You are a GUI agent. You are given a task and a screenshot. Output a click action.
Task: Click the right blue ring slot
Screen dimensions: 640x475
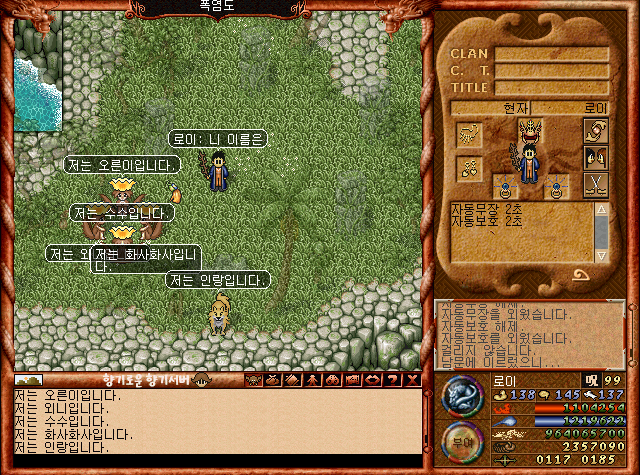554,185
